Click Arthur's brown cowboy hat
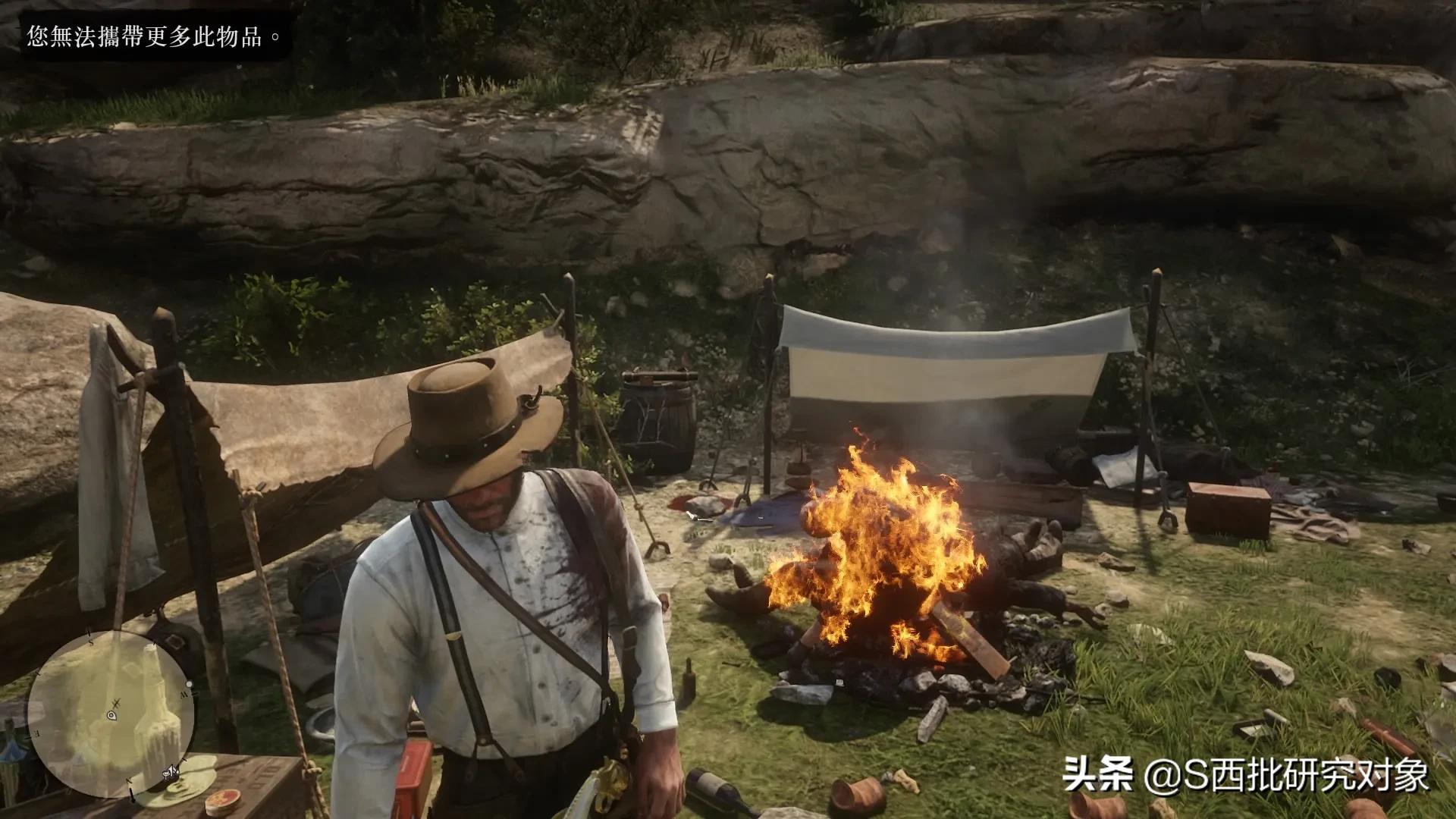Screen dimensions: 1456x819 [463, 417]
